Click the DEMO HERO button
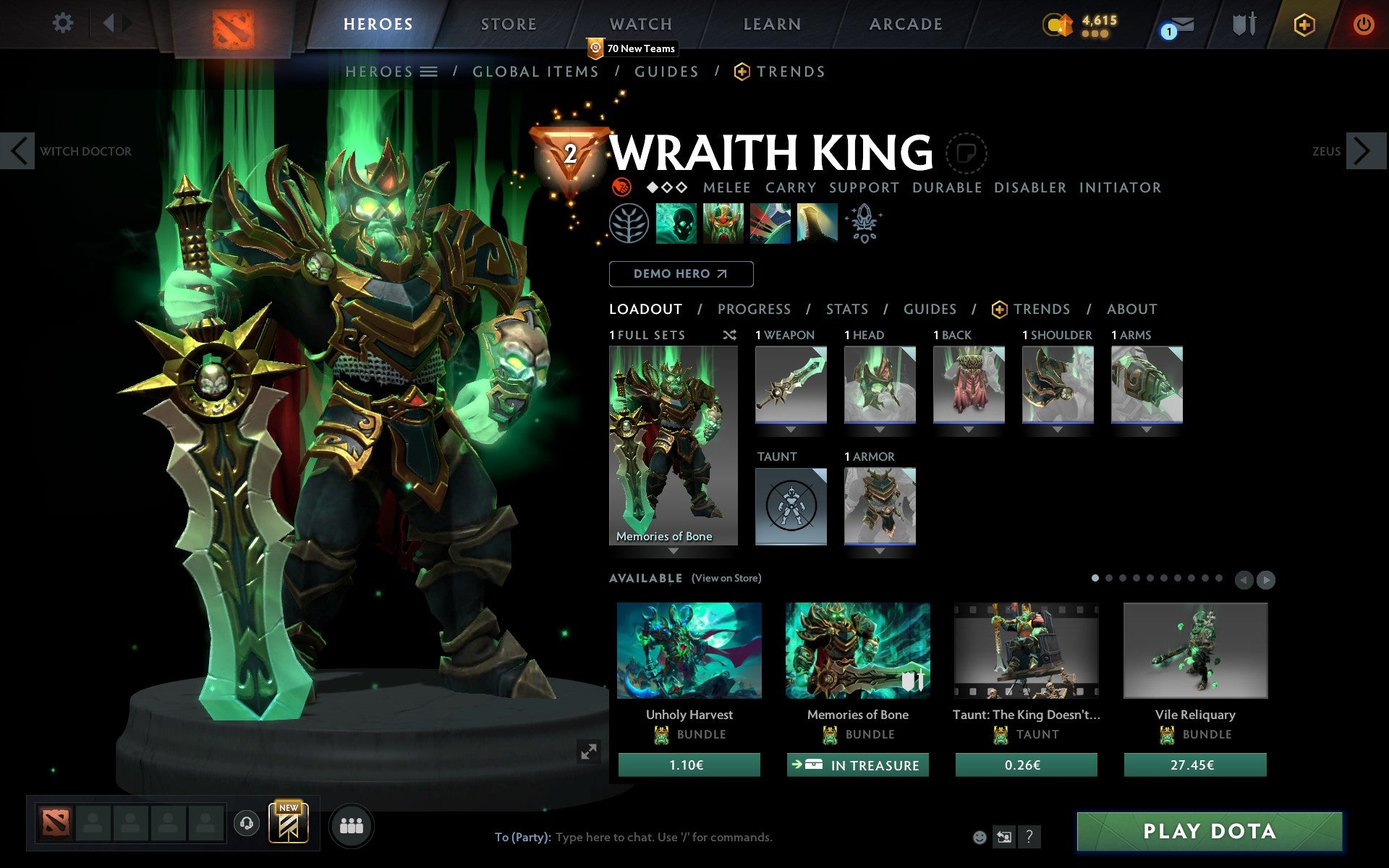Viewport: 1389px width, 868px height. [x=681, y=274]
